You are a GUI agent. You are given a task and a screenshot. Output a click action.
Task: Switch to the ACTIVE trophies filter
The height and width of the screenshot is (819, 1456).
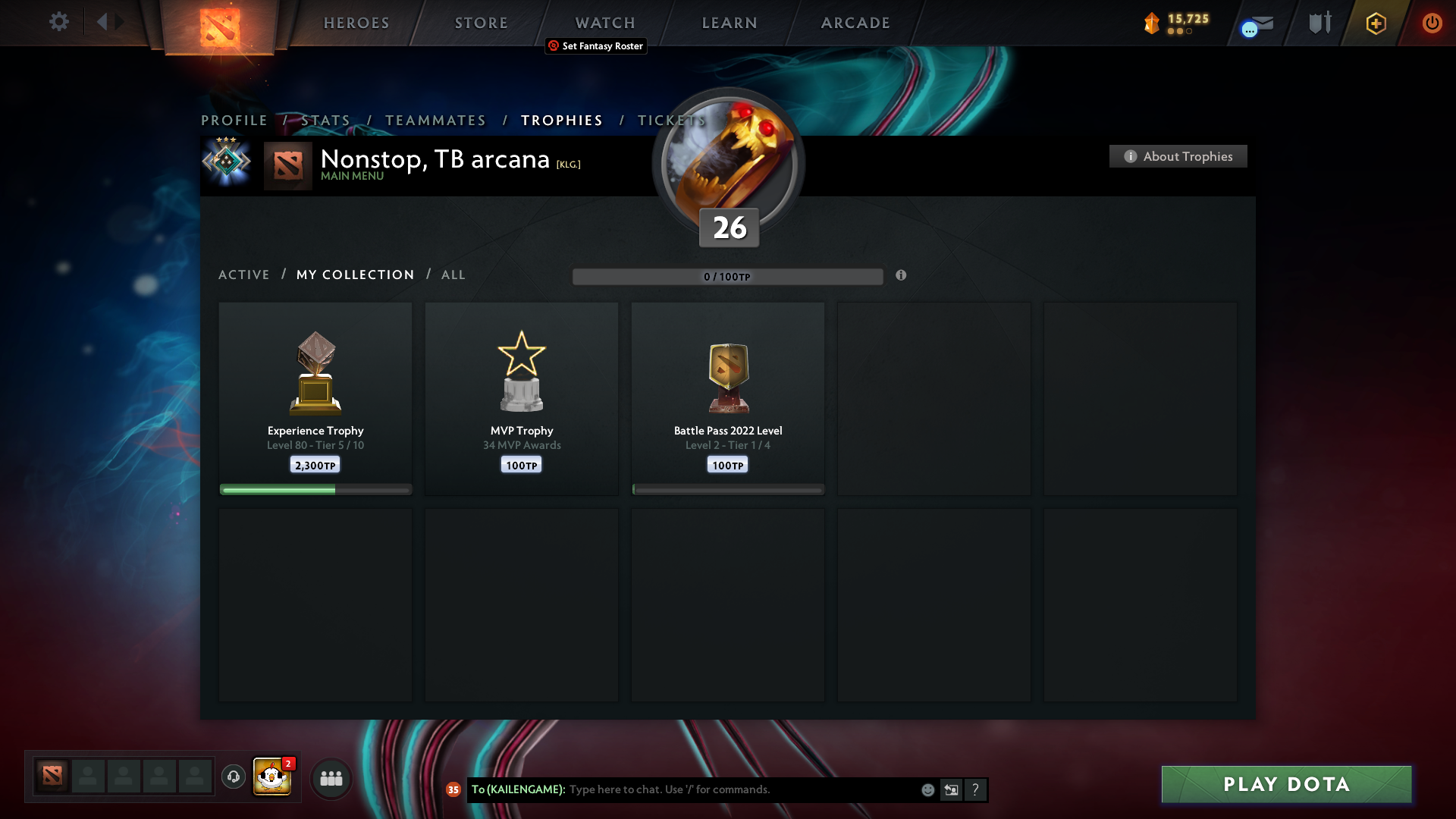(243, 275)
